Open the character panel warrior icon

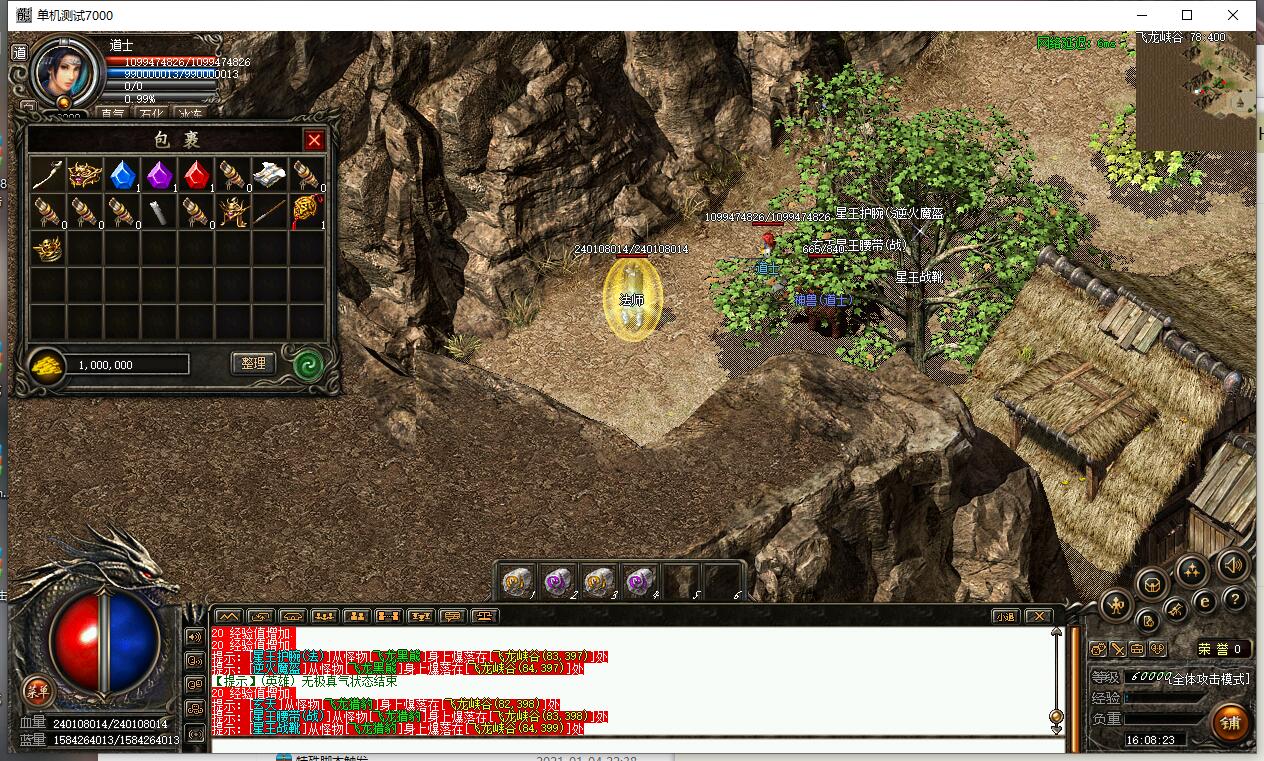point(1116,603)
